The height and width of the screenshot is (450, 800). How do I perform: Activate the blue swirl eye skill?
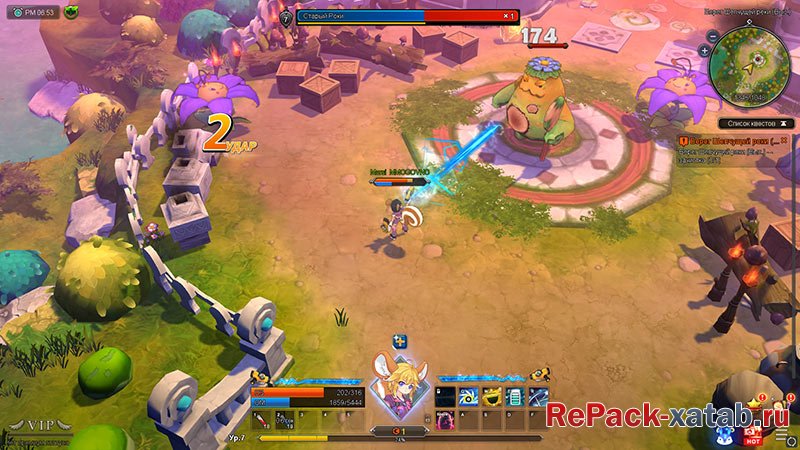pos(468,397)
